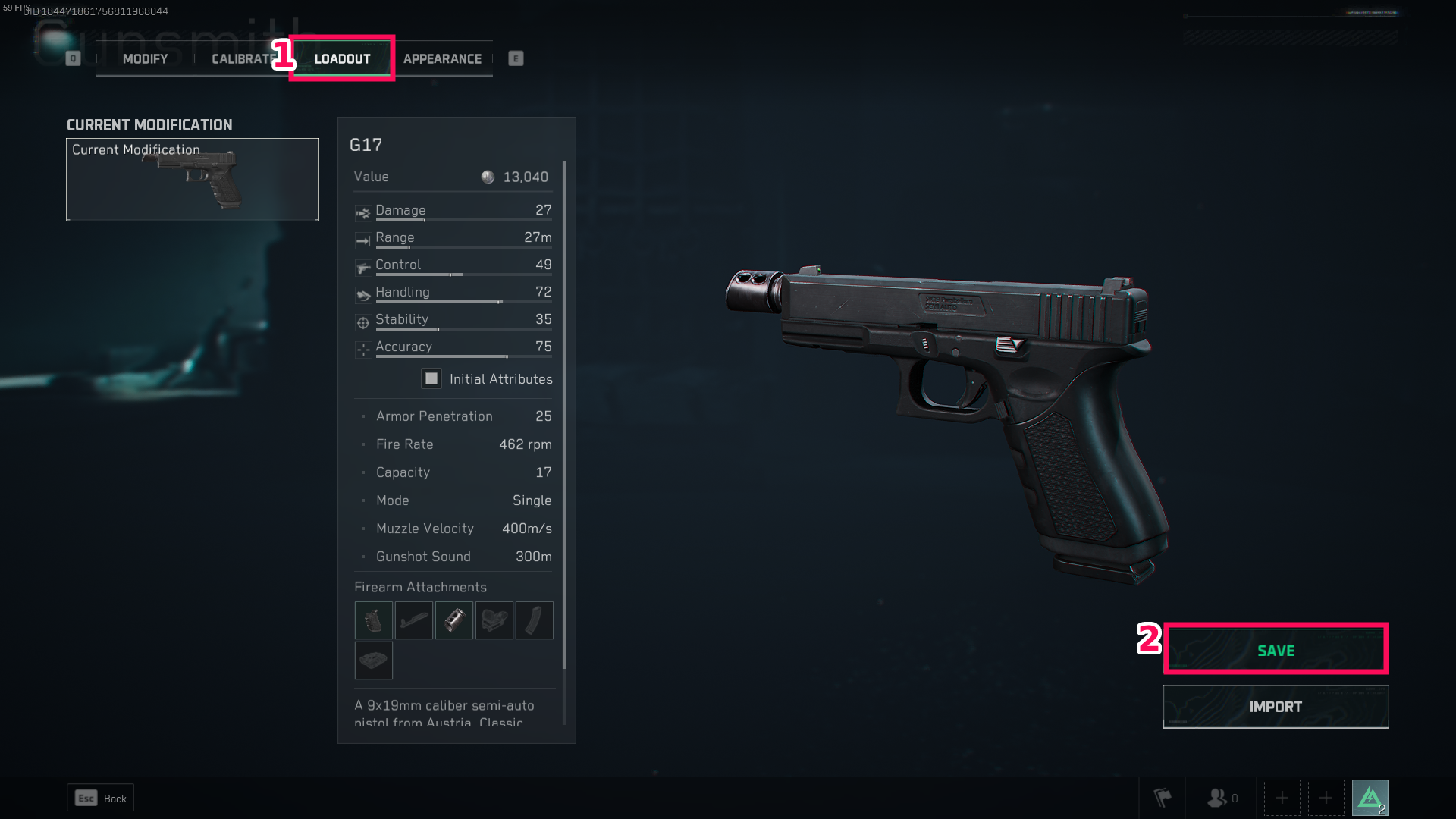Click the Range stat icon
This screenshot has width=1456, height=819.
click(x=362, y=240)
